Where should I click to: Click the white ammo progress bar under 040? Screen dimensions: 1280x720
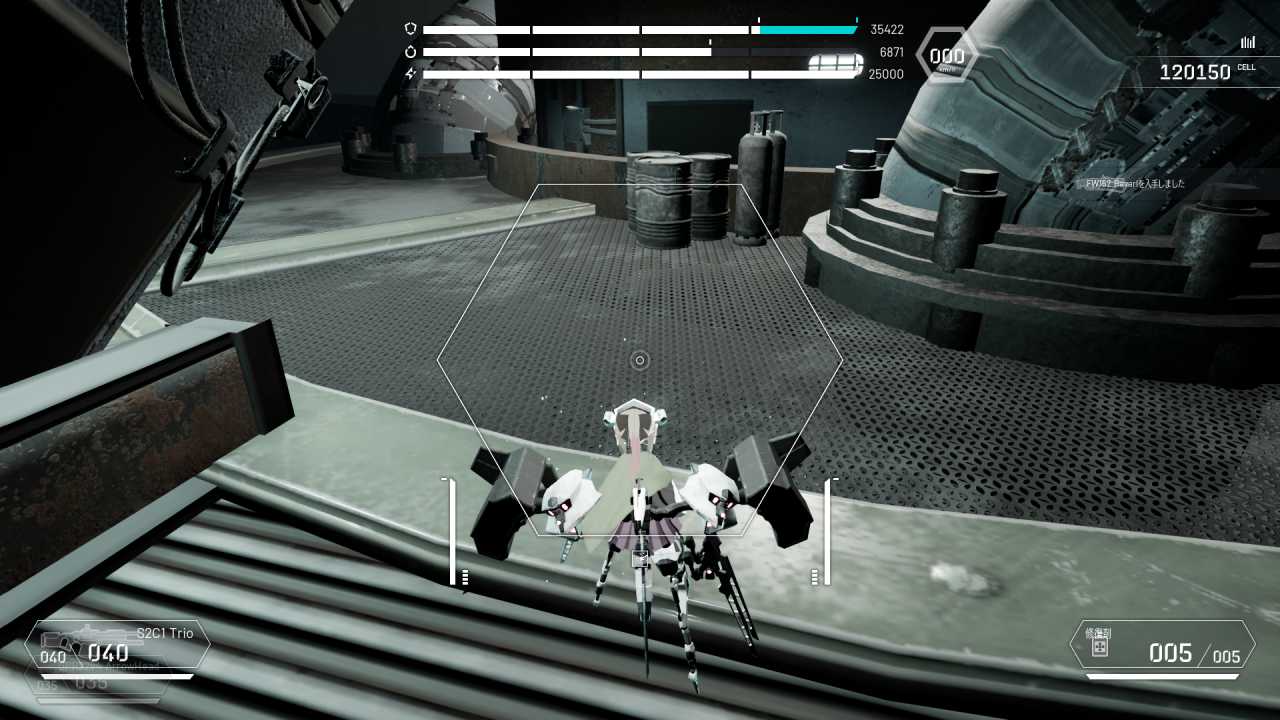[115, 674]
